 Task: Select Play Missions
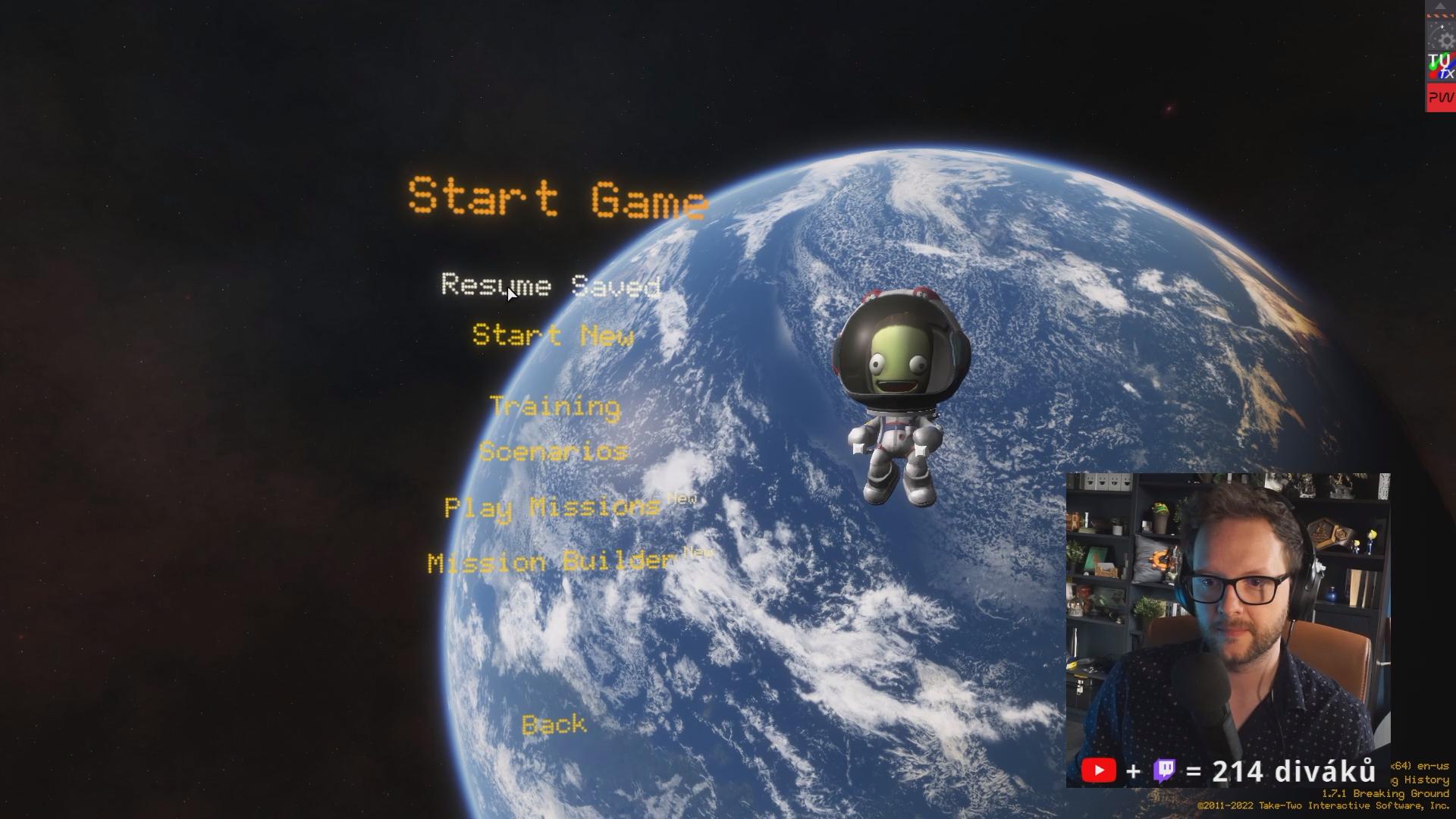coord(552,507)
